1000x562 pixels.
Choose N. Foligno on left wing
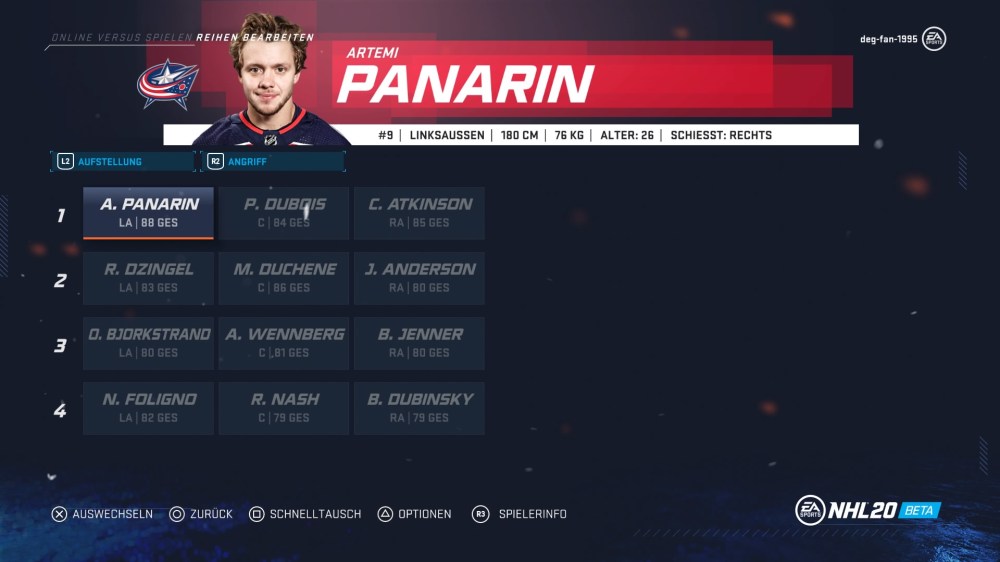pos(148,407)
